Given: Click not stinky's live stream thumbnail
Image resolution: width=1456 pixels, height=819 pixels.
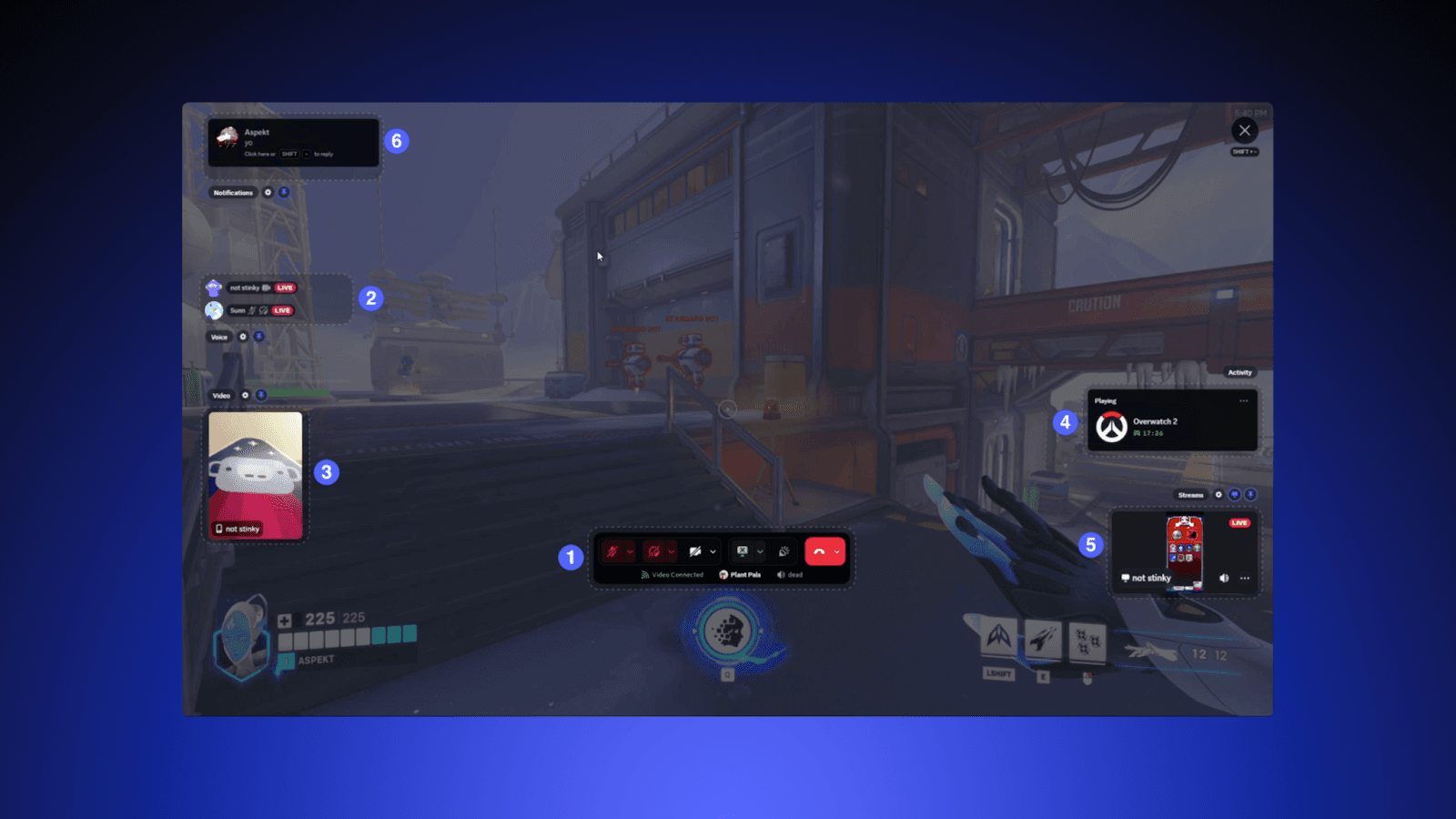Looking at the screenshot, I should tap(1183, 546).
